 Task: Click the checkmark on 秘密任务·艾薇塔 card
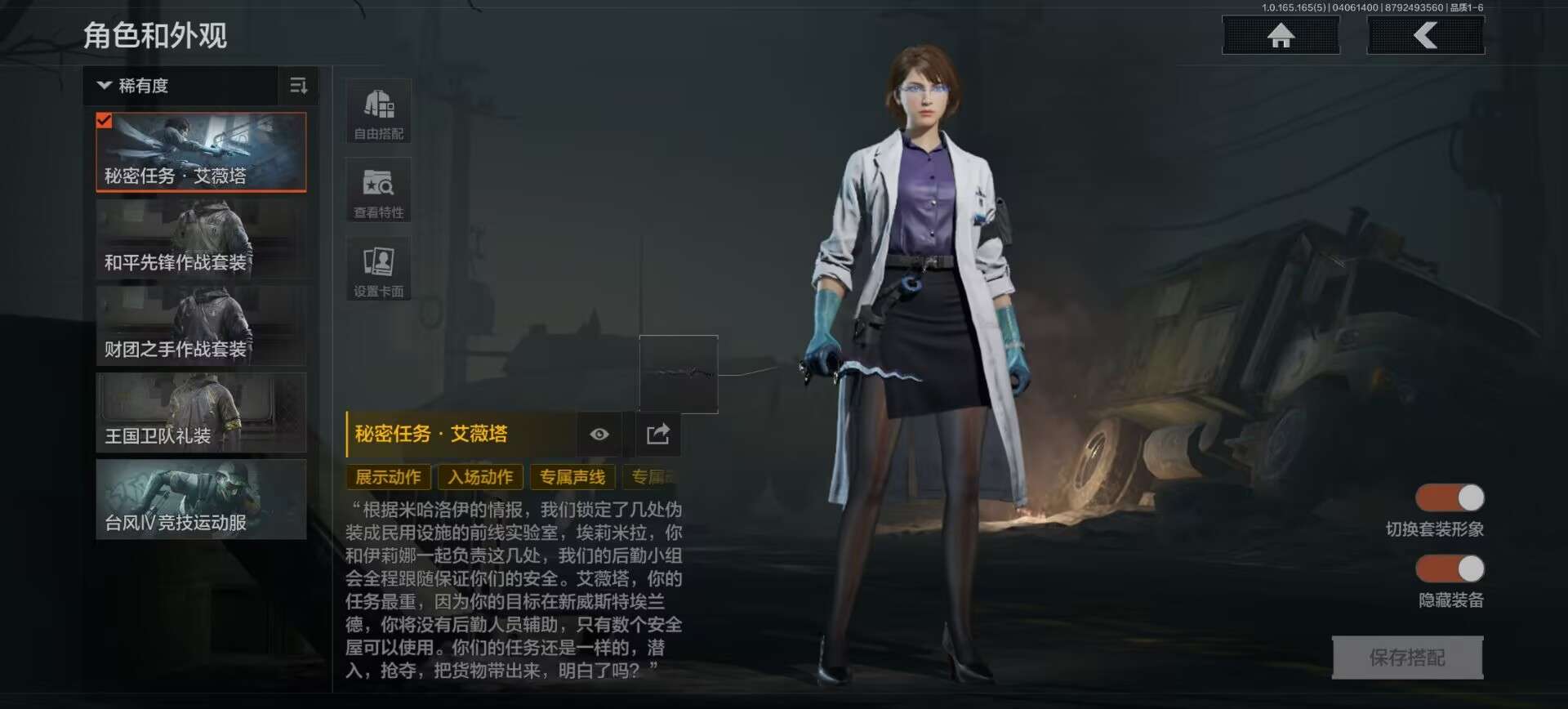(104, 121)
